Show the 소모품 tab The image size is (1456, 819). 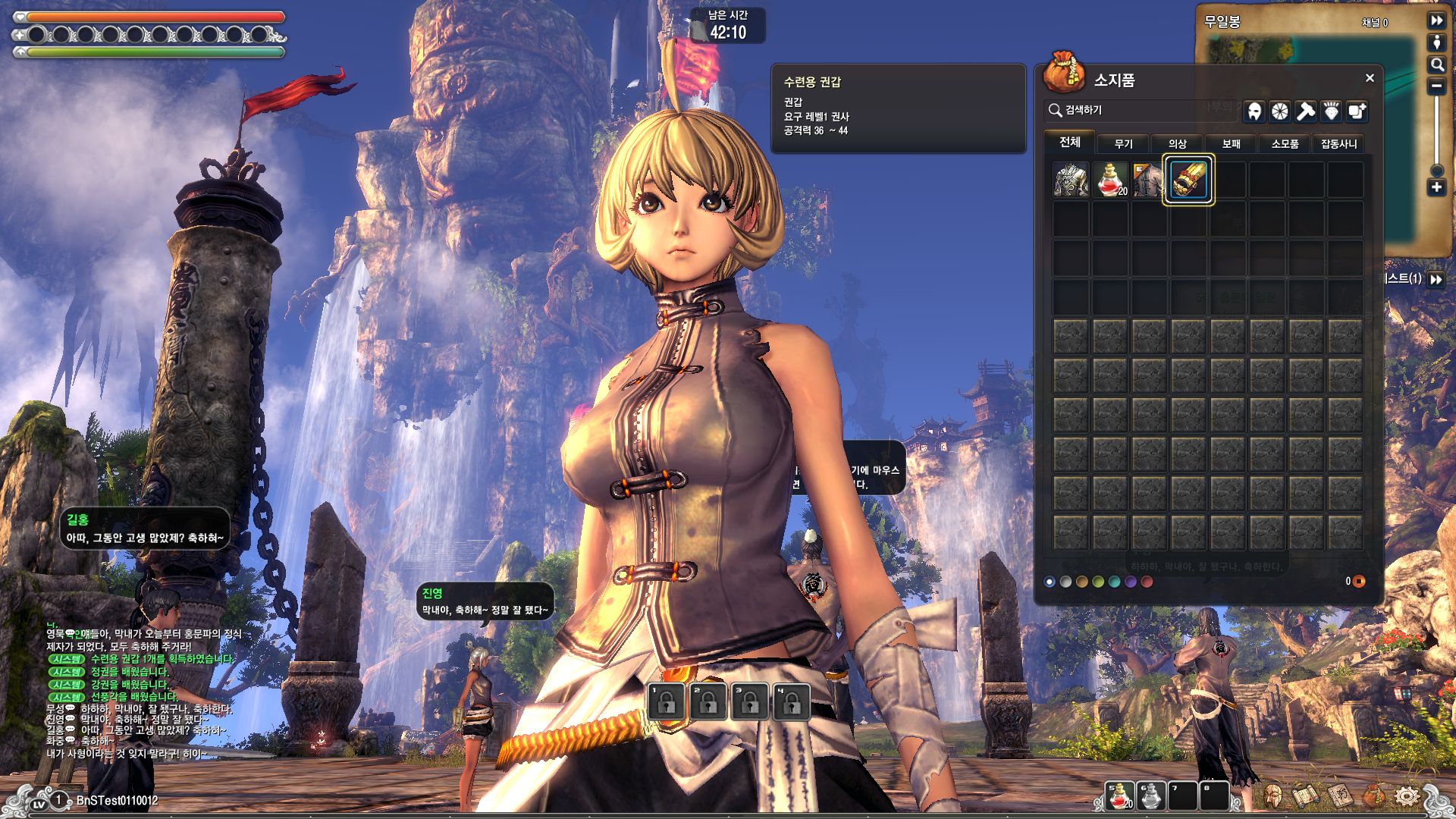1285,143
